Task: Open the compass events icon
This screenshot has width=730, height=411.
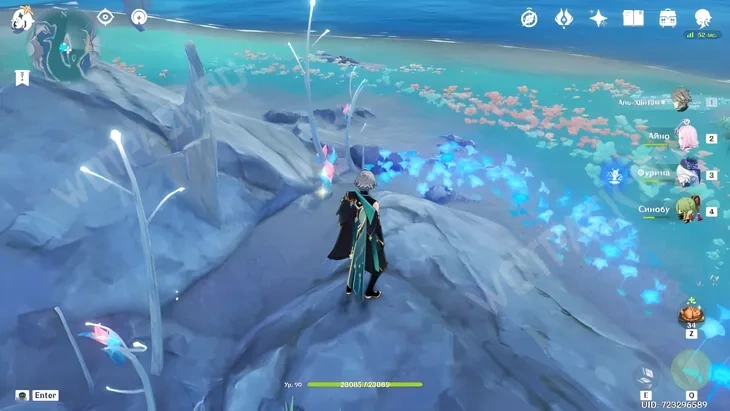Action: click(529, 18)
